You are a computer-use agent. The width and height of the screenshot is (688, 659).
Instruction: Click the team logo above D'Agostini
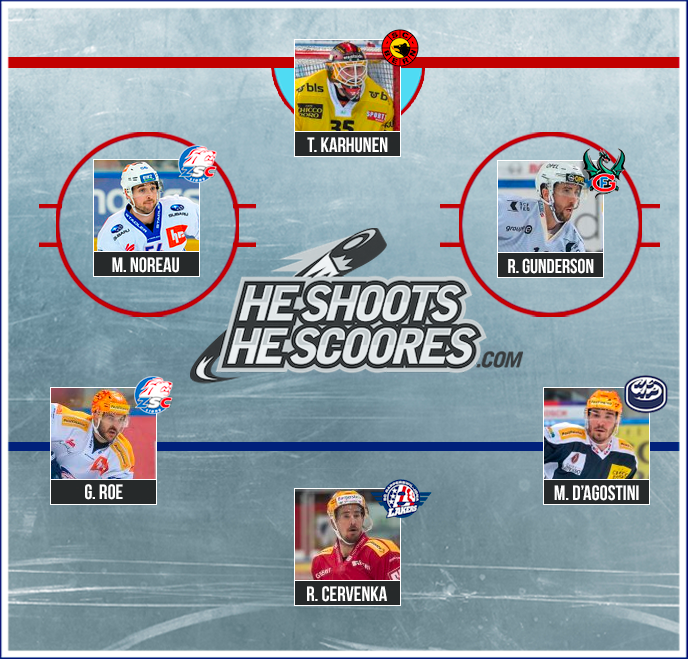[644, 393]
